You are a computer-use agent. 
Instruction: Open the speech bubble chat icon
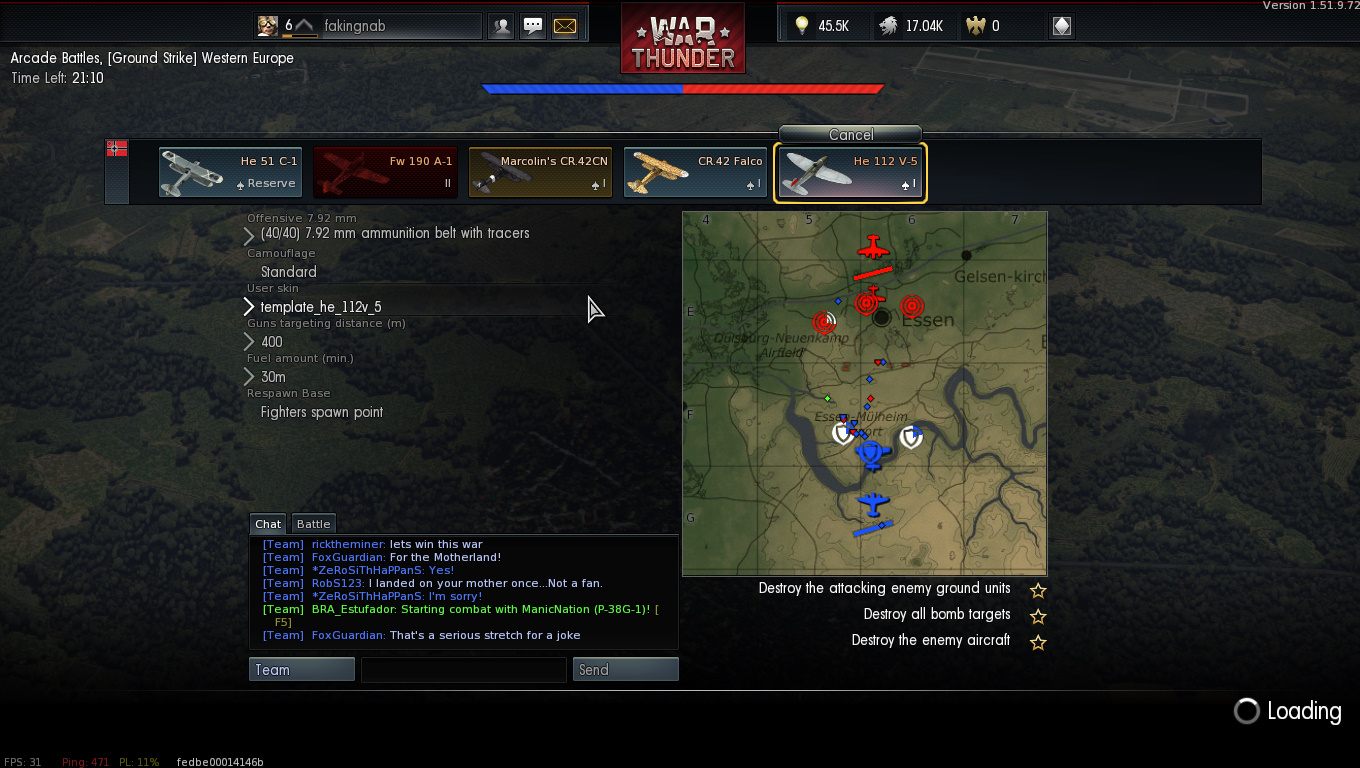click(x=533, y=26)
